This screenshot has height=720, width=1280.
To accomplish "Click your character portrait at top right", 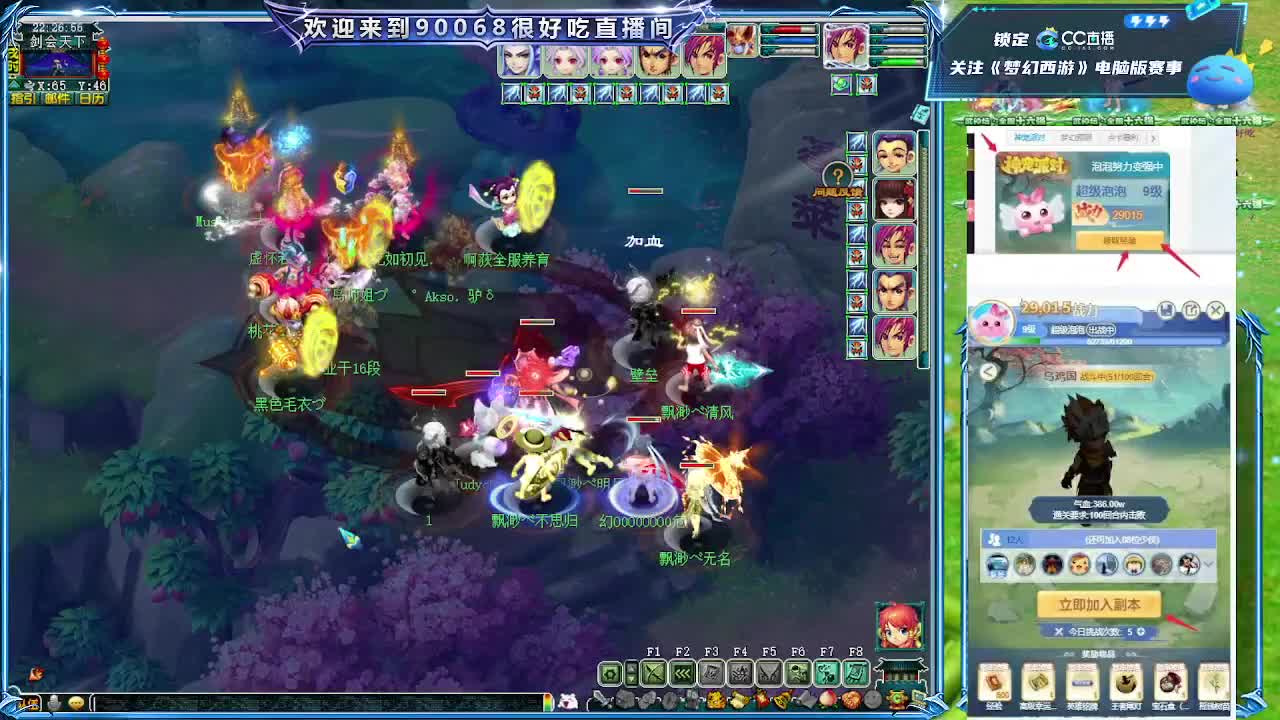I will click(x=845, y=45).
